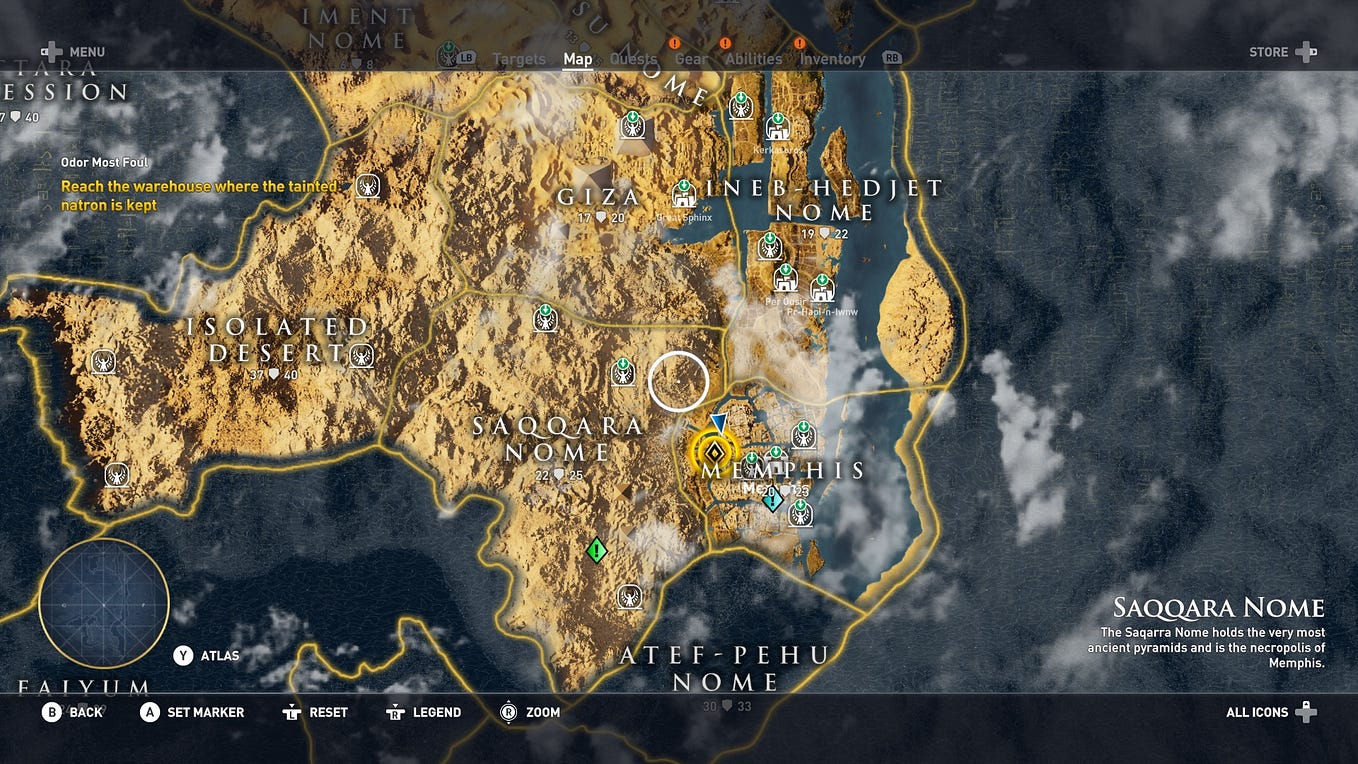Click the Great Sphinx fast travel marker
The image size is (1358, 764).
684,194
